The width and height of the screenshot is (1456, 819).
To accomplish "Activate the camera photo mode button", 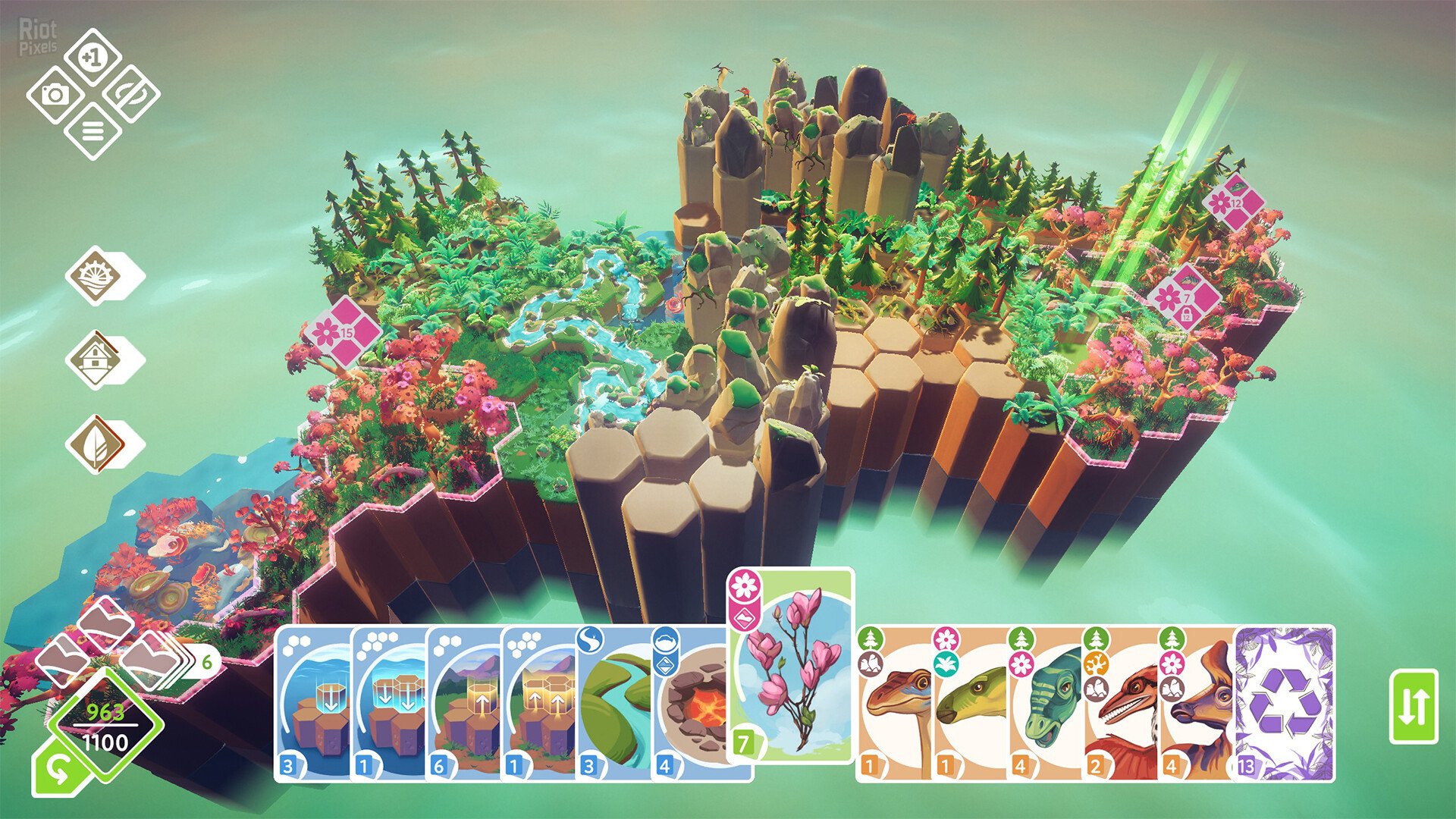I will click(55, 95).
